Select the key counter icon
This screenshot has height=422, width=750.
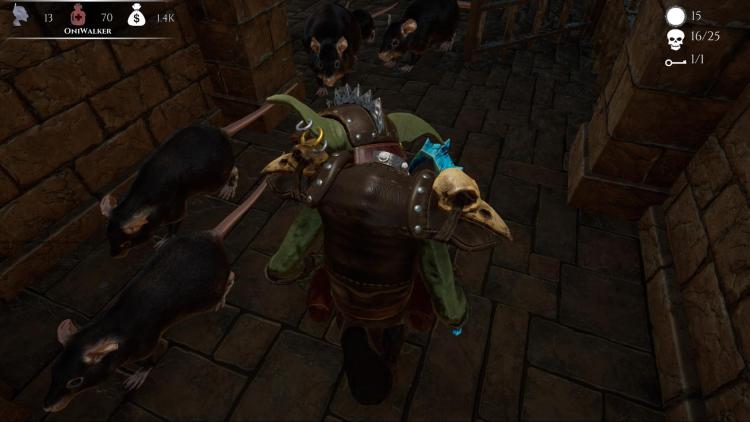coord(676,62)
